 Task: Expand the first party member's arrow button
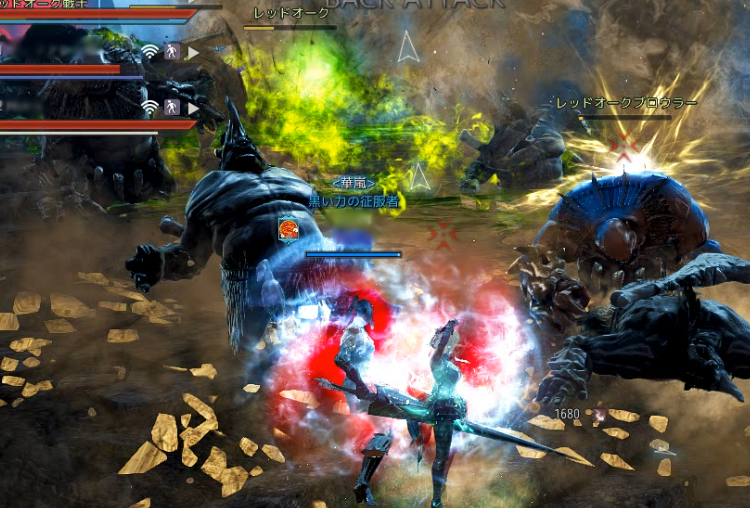[194, 51]
